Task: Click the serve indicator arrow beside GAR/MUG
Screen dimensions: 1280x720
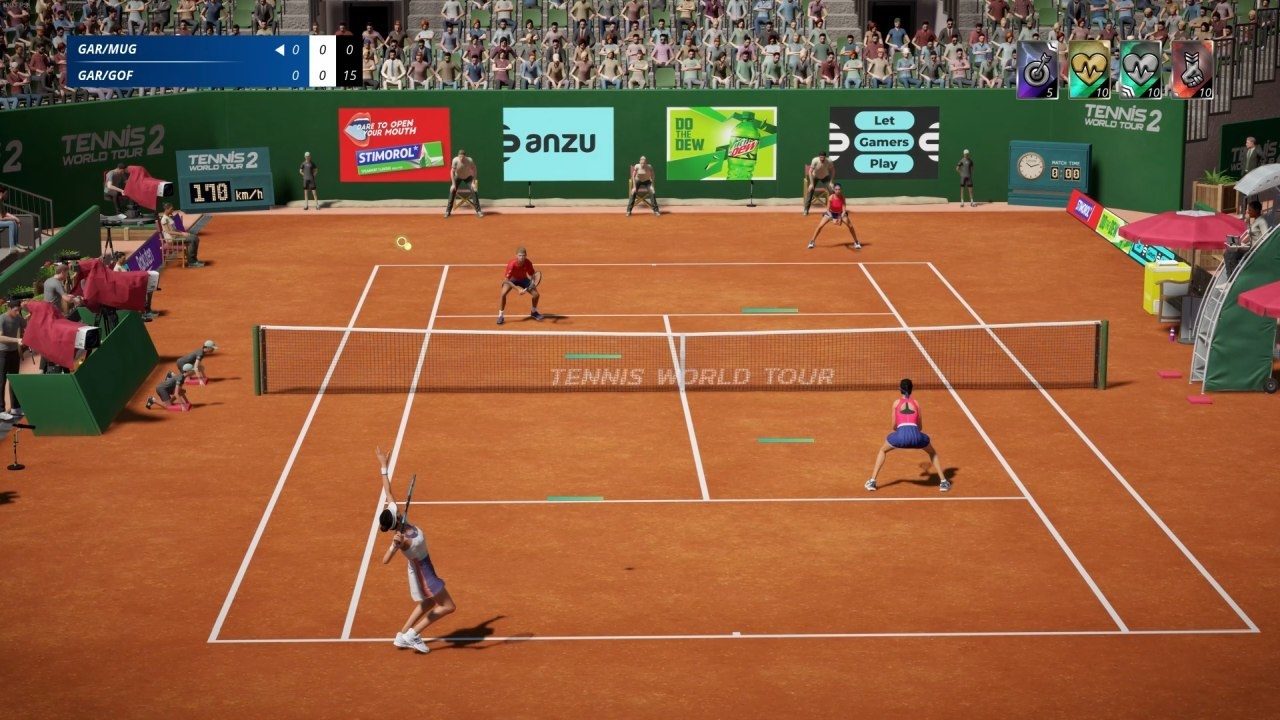Action: coord(279,48)
